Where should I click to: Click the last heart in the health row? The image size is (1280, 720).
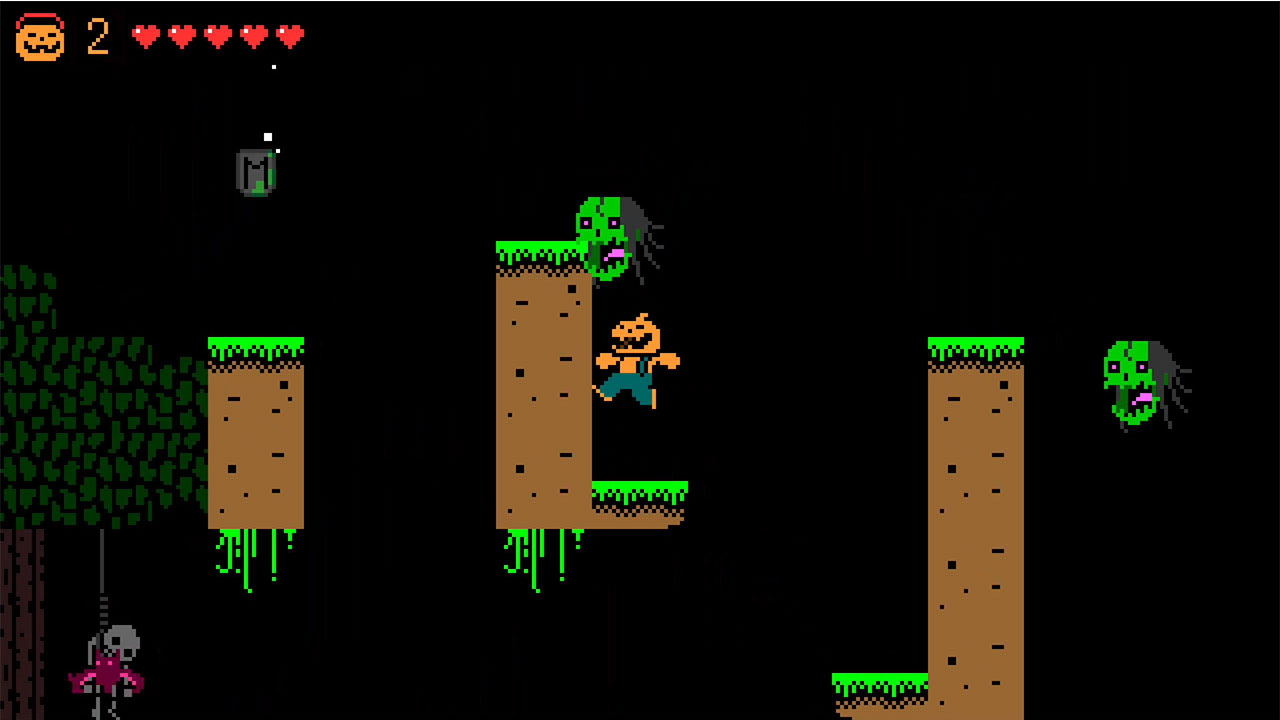click(x=288, y=34)
